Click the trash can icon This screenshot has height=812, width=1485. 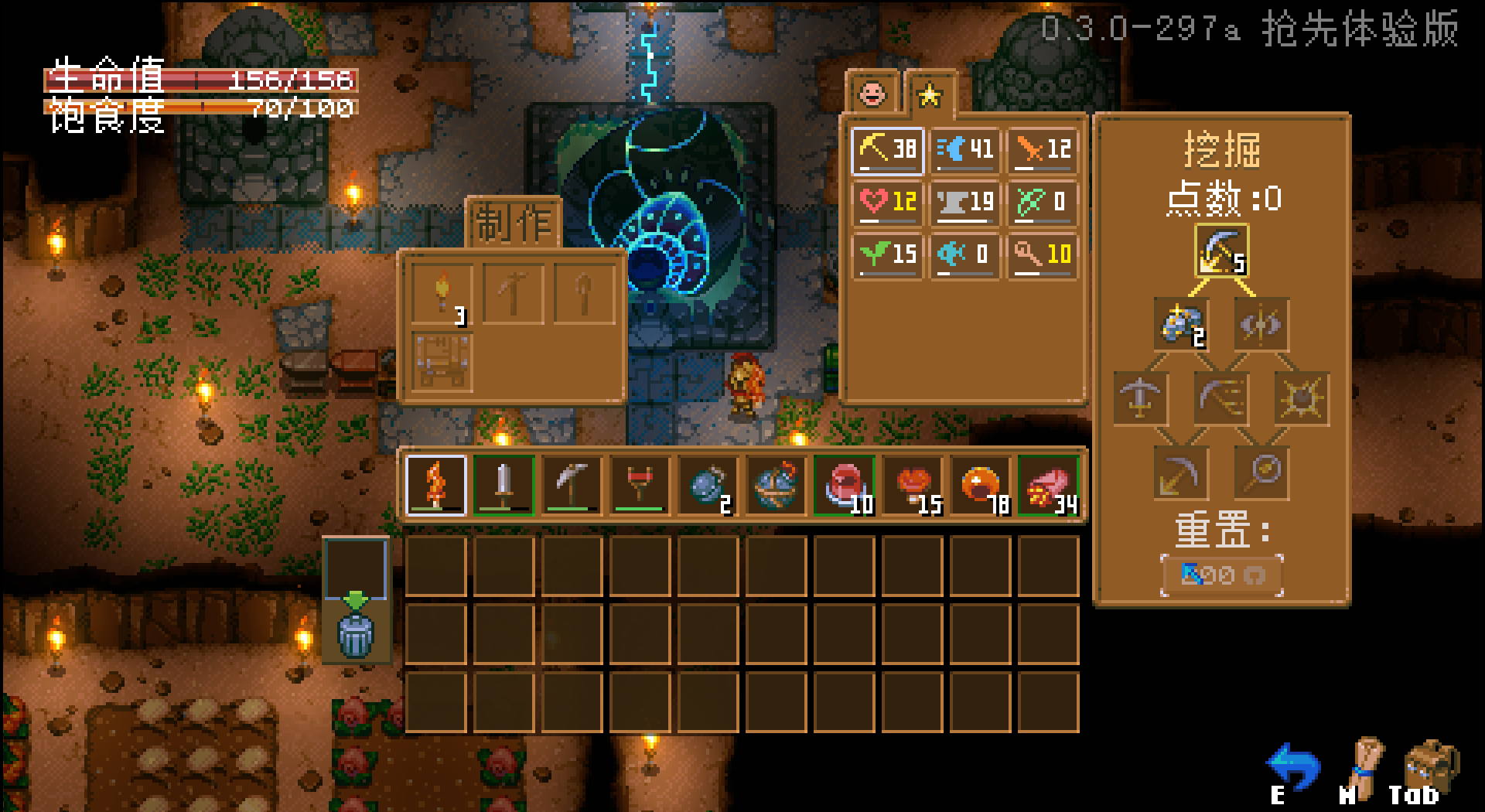[356, 634]
